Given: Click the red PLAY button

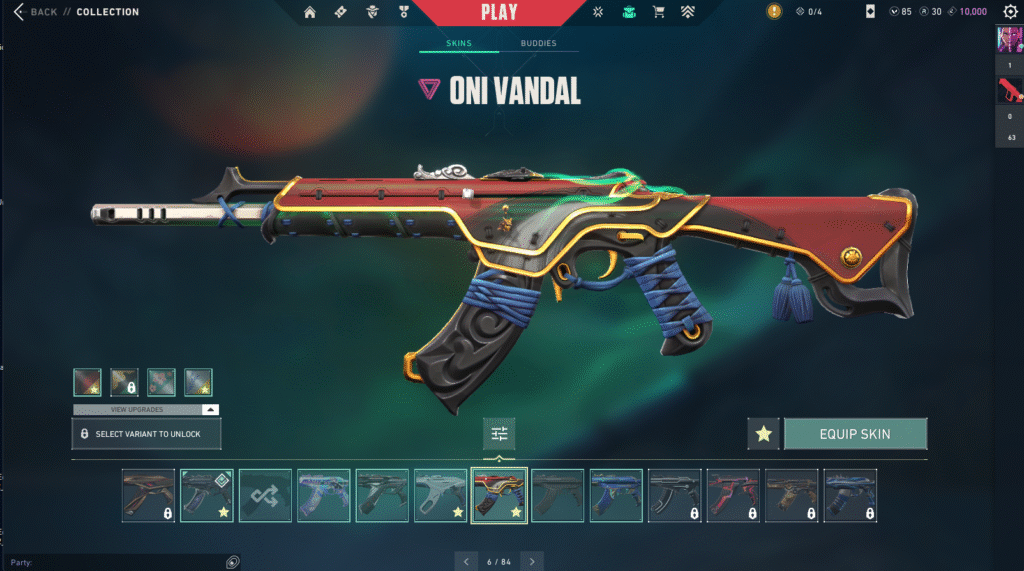Looking at the screenshot, I should pyautogui.click(x=499, y=13).
